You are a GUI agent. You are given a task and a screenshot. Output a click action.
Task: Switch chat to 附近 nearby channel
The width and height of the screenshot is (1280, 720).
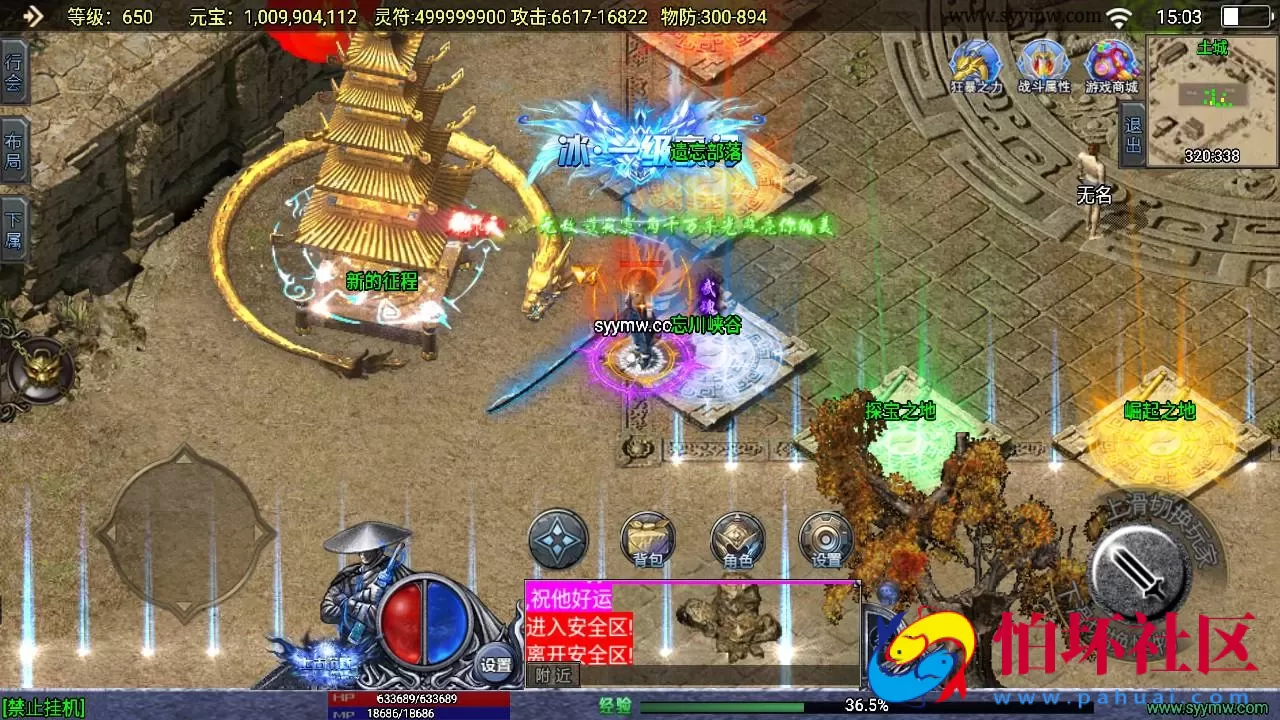pos(553,675)
